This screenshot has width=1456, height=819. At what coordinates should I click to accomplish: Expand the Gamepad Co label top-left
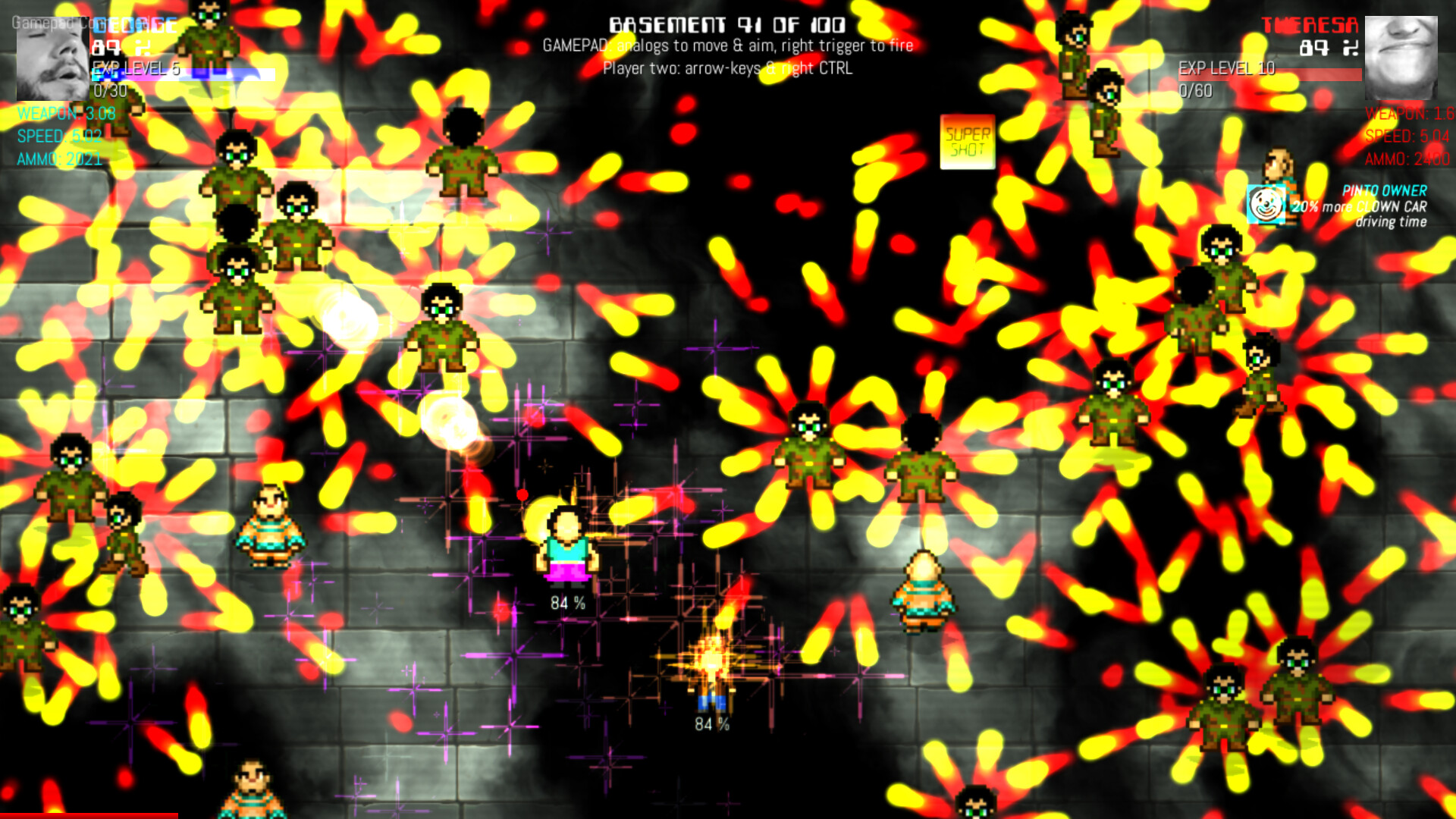(49, 21)
